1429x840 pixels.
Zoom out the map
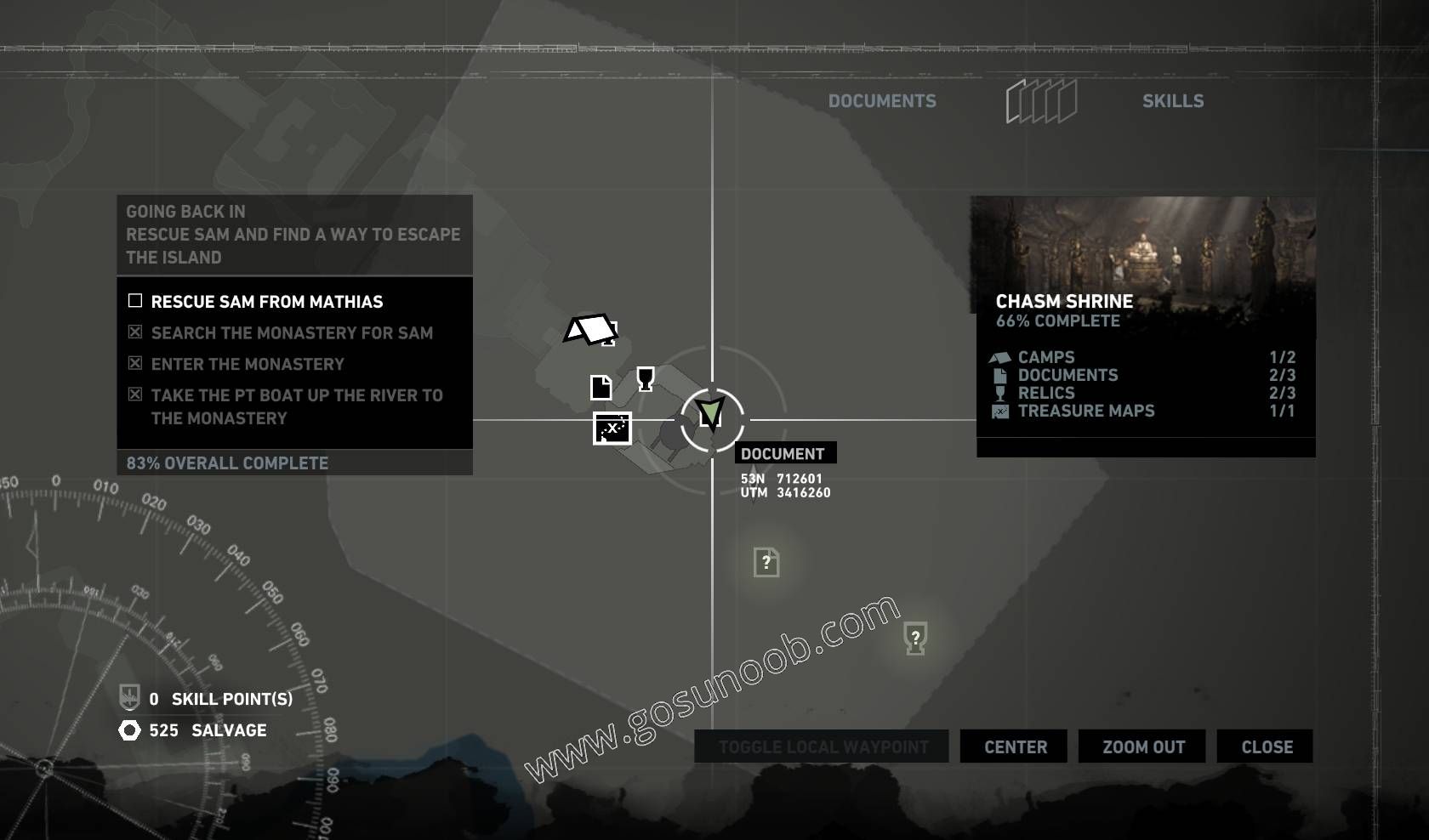point(1143,746)
